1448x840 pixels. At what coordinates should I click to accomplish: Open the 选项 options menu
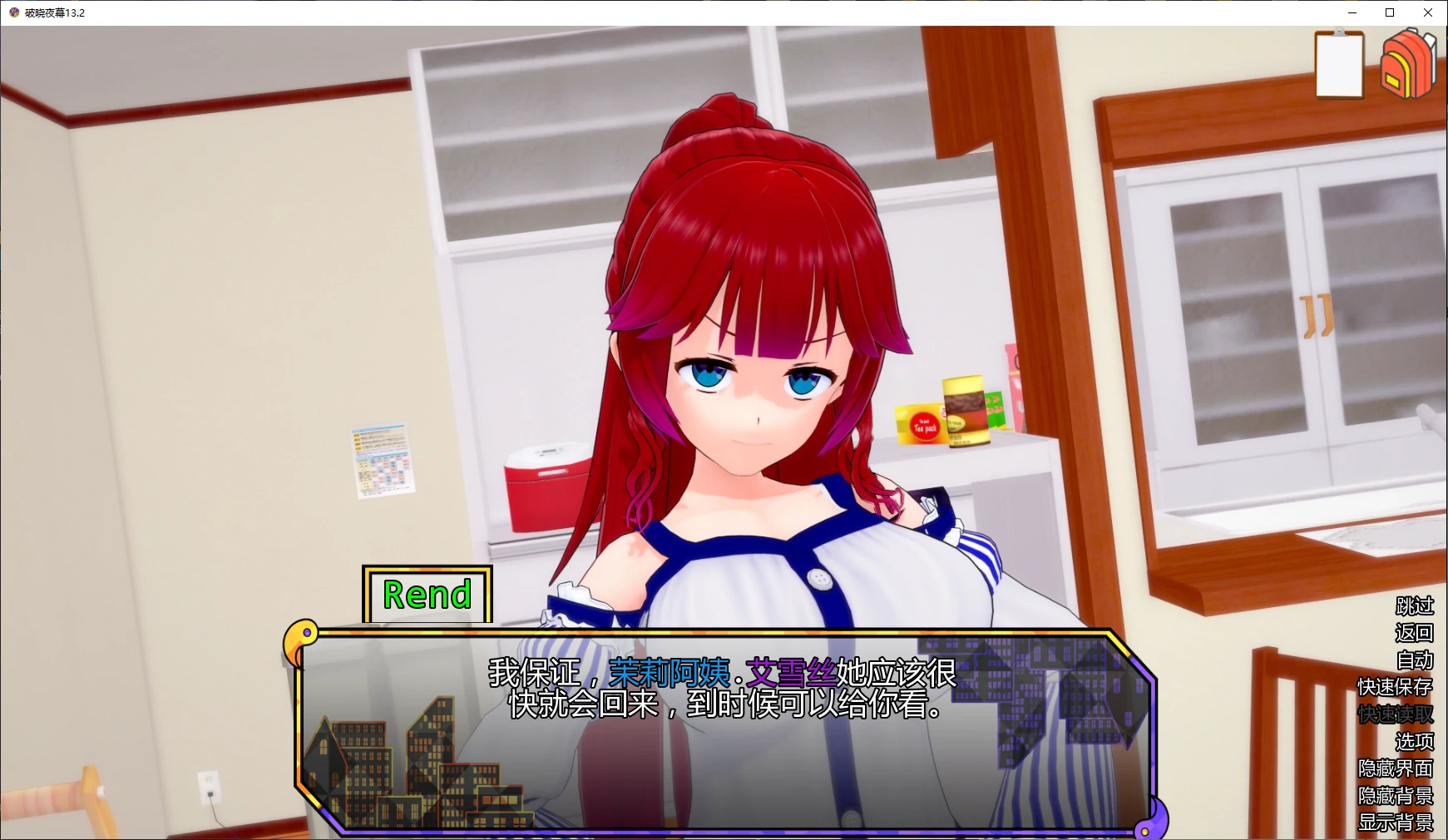point(1416,741)
